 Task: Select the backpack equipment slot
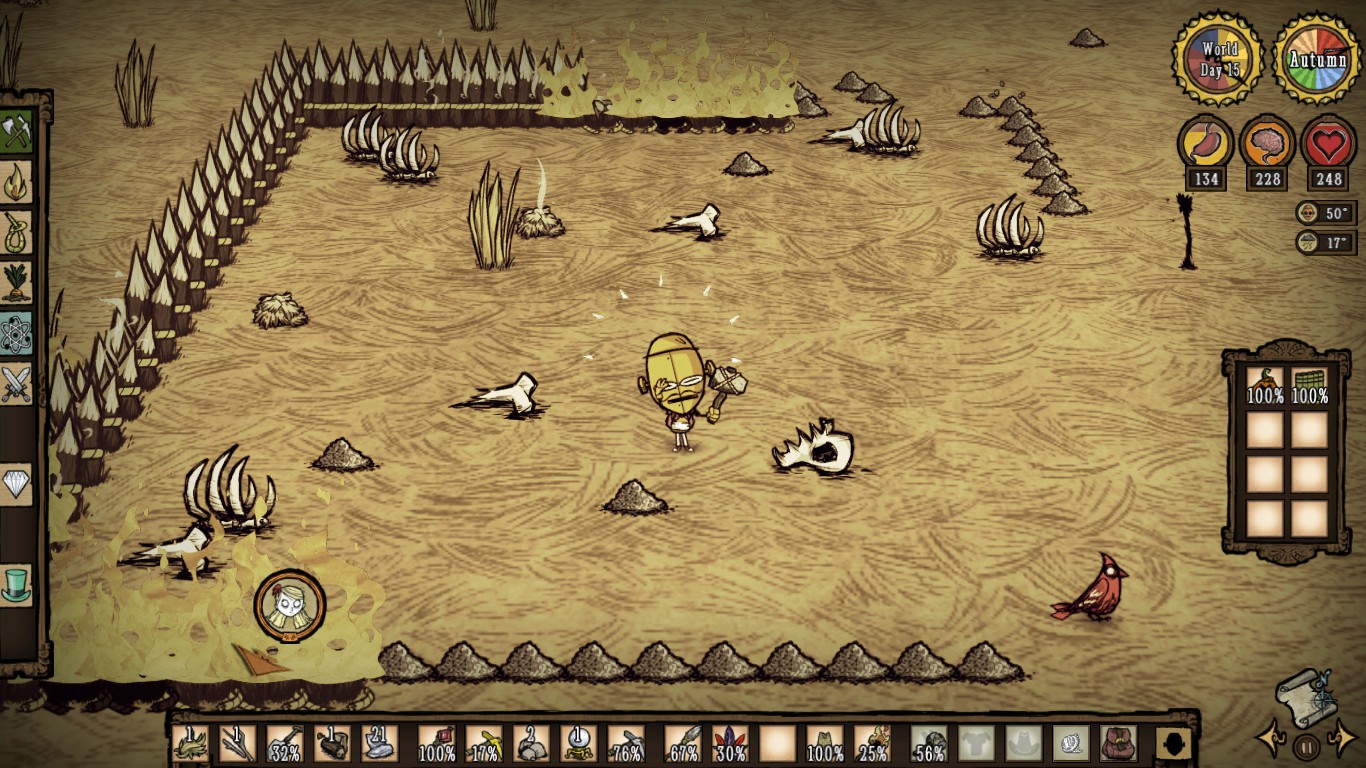click(x=1119, y=743)
